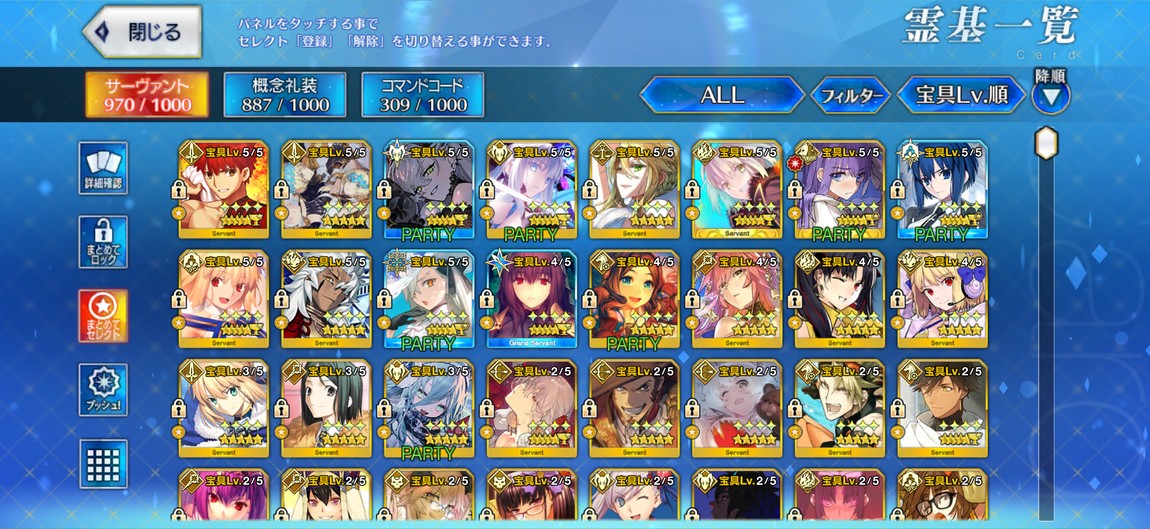Open 詳細確認 detail view
Viewport: 1150px width, 529px height.
click(x=103, y=168)
